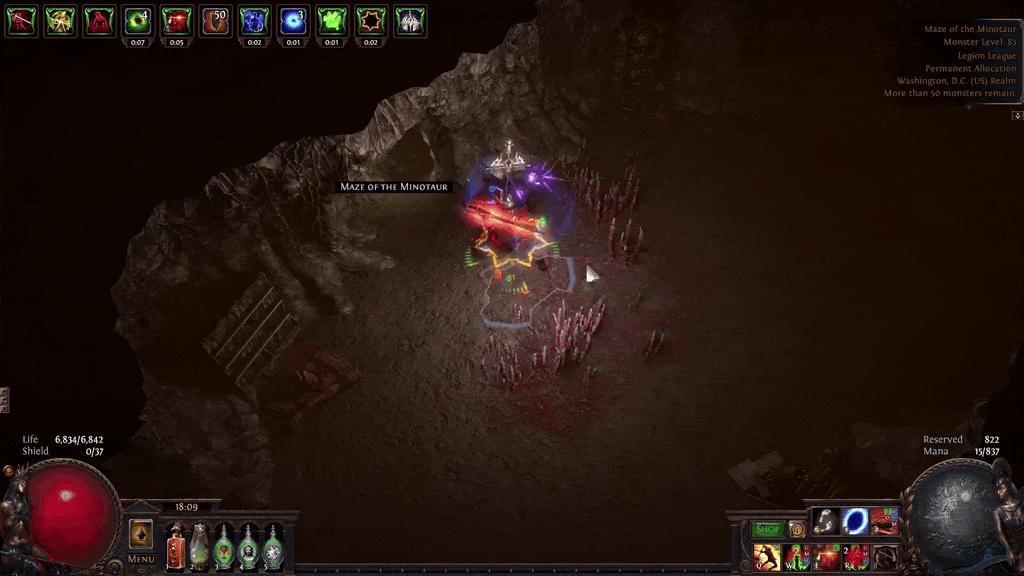Activate the Q skill with the leaping figure

point(767,556)
